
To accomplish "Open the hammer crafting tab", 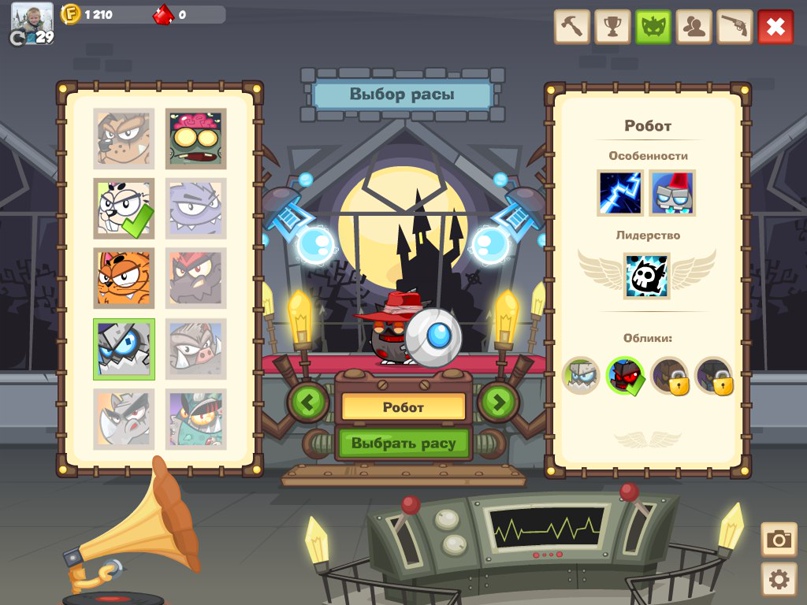I will pyautogui.click(x=572, y=27).
